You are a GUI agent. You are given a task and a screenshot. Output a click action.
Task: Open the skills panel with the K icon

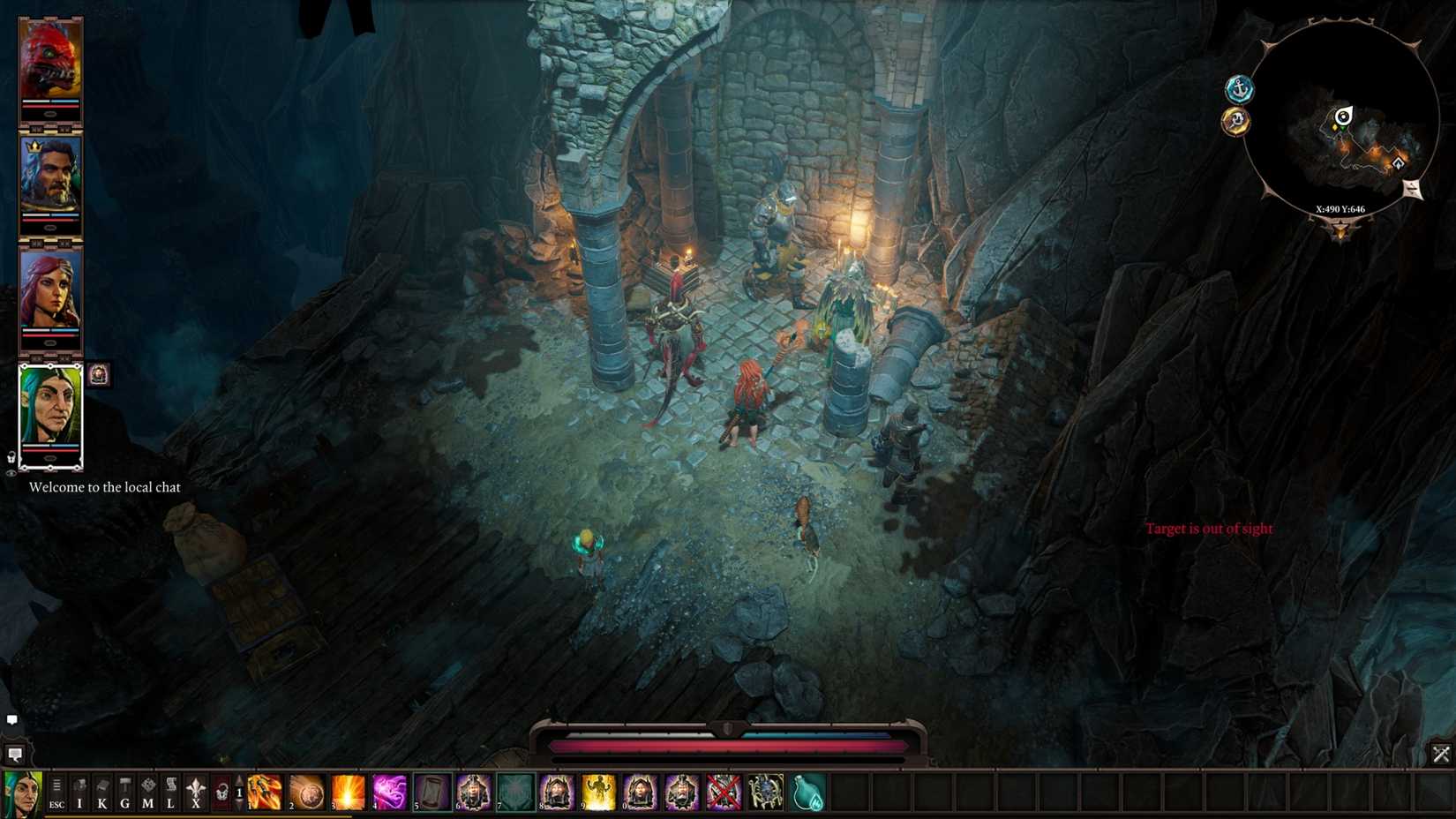101,793
